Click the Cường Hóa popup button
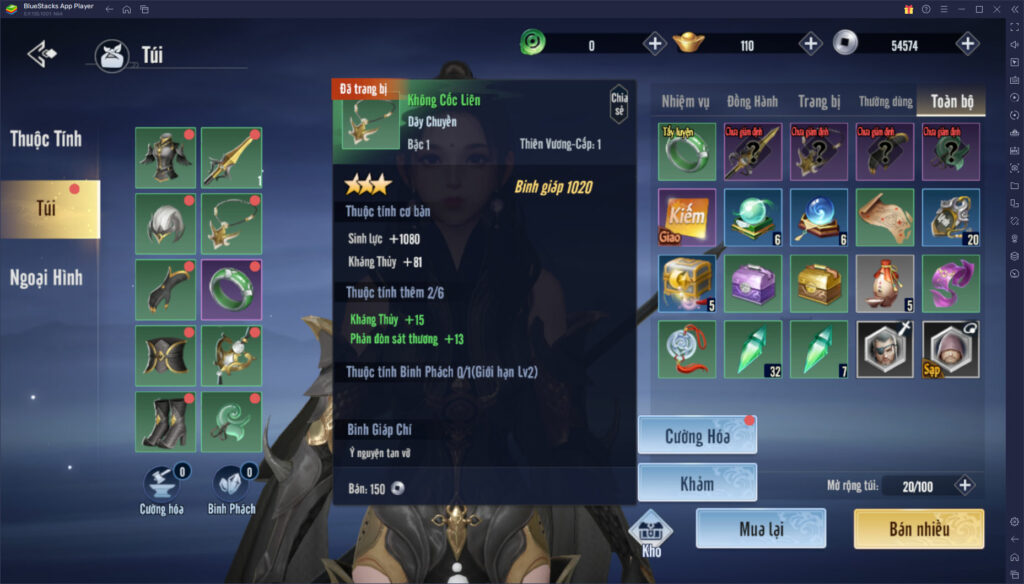 (697, 436)
